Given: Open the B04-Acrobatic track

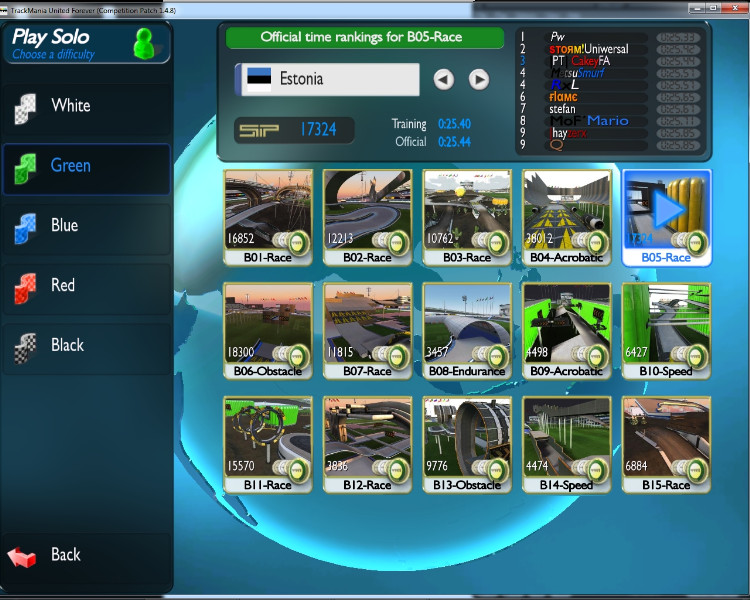Looking at the screenshot, I should pyautogui.click(x=567, y=216).
